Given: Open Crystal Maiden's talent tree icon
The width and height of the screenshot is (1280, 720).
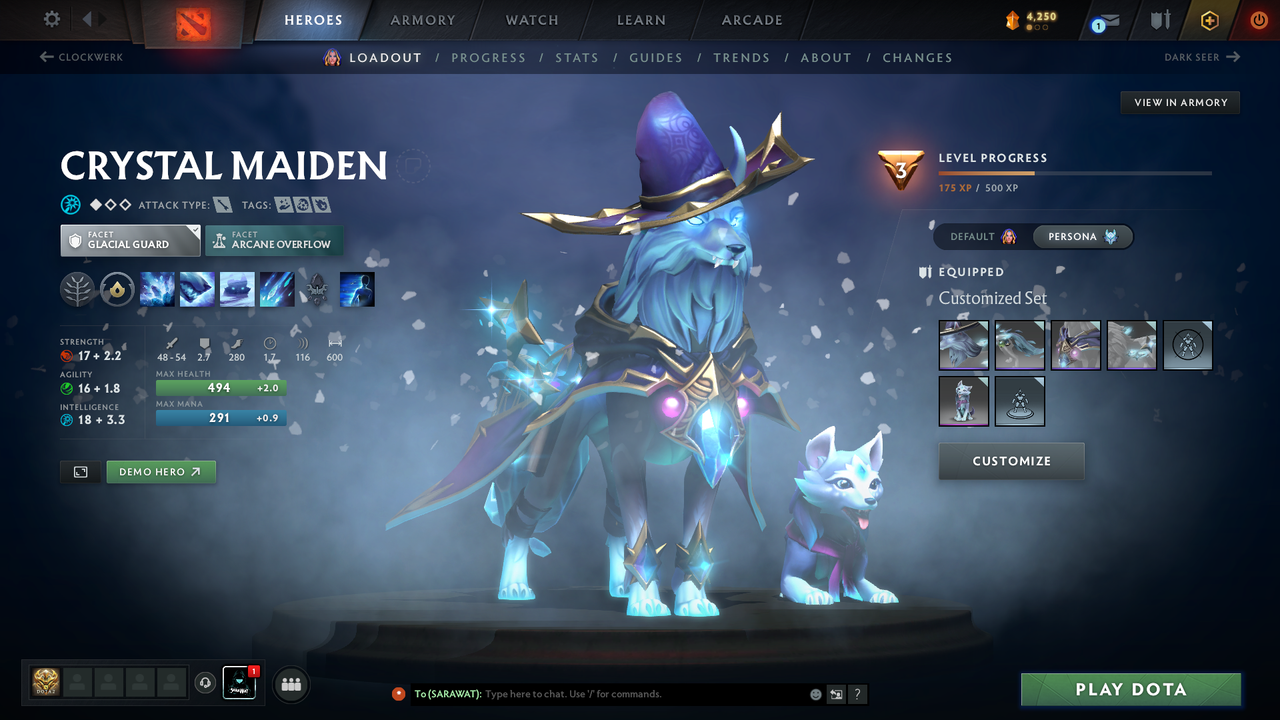Looking at the screenshot, I should [77, 289].
